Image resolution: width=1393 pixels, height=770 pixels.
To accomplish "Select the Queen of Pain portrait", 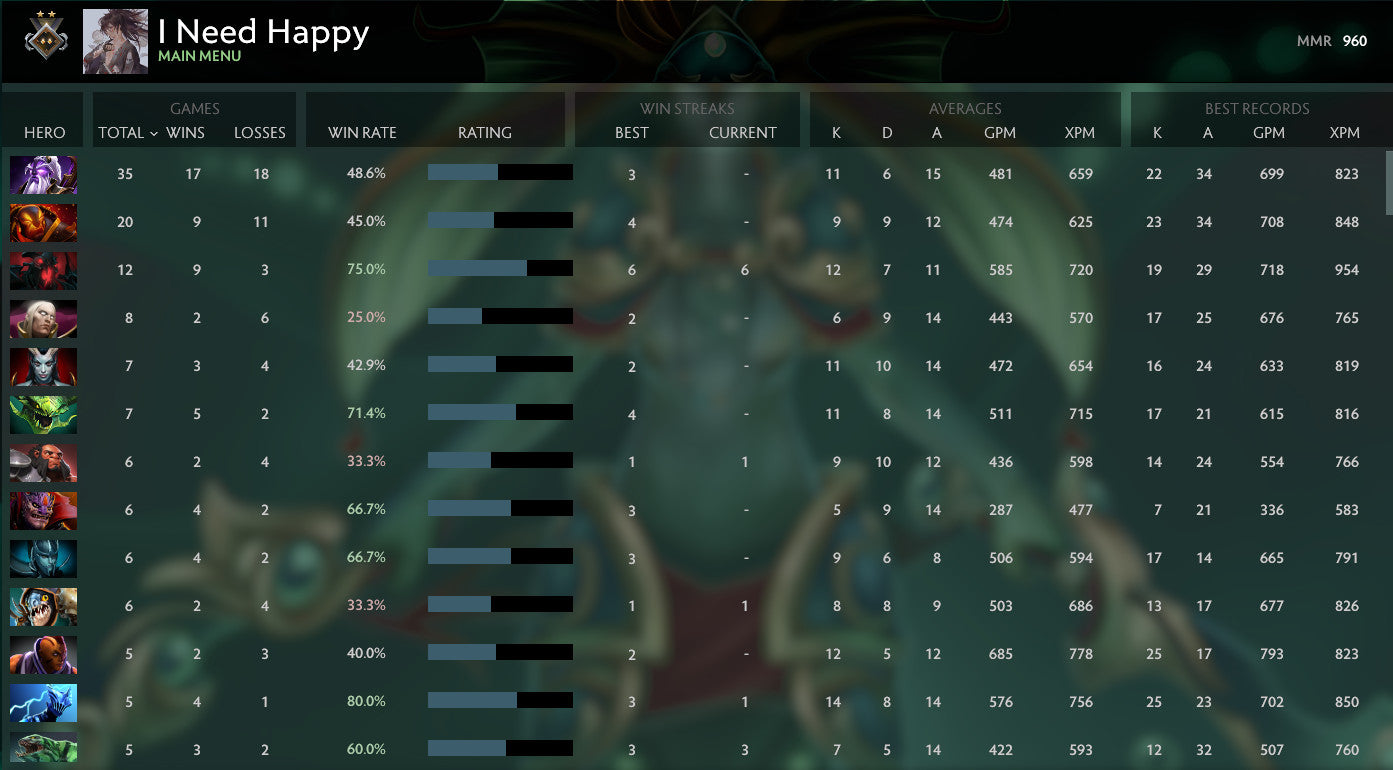I will pyautogui.click(x=43, y=365).
